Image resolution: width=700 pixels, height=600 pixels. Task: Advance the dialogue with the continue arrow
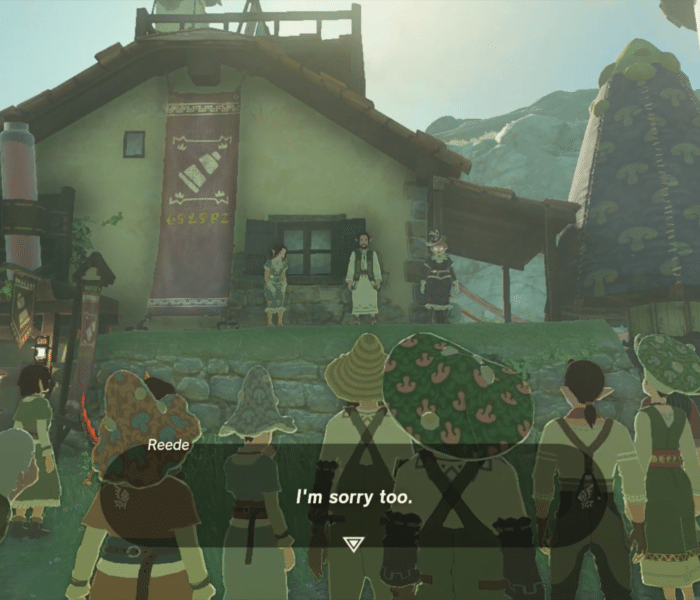point(350,543)
